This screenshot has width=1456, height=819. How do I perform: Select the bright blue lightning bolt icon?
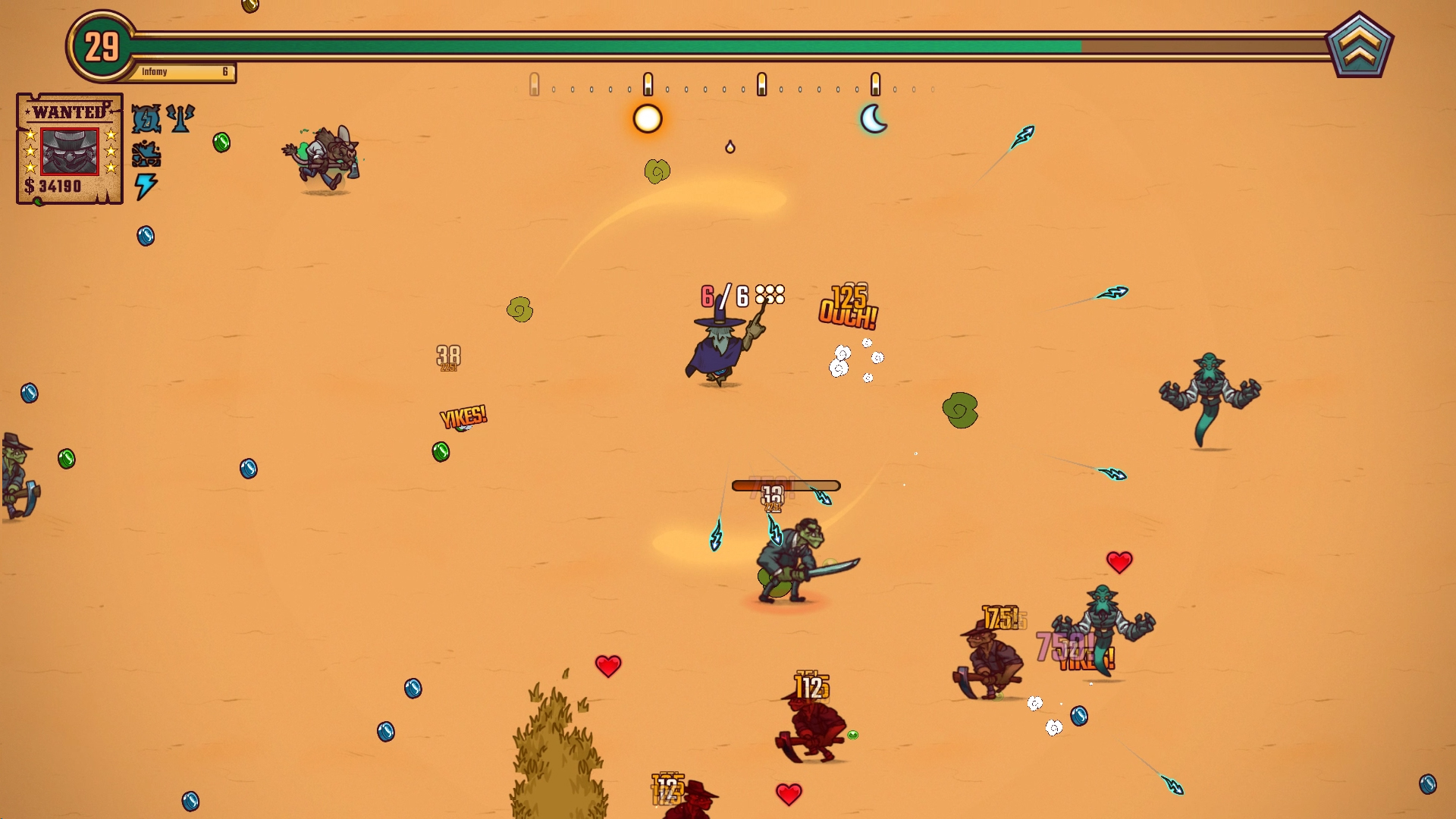pyautogui.click(x=145, y=186)
